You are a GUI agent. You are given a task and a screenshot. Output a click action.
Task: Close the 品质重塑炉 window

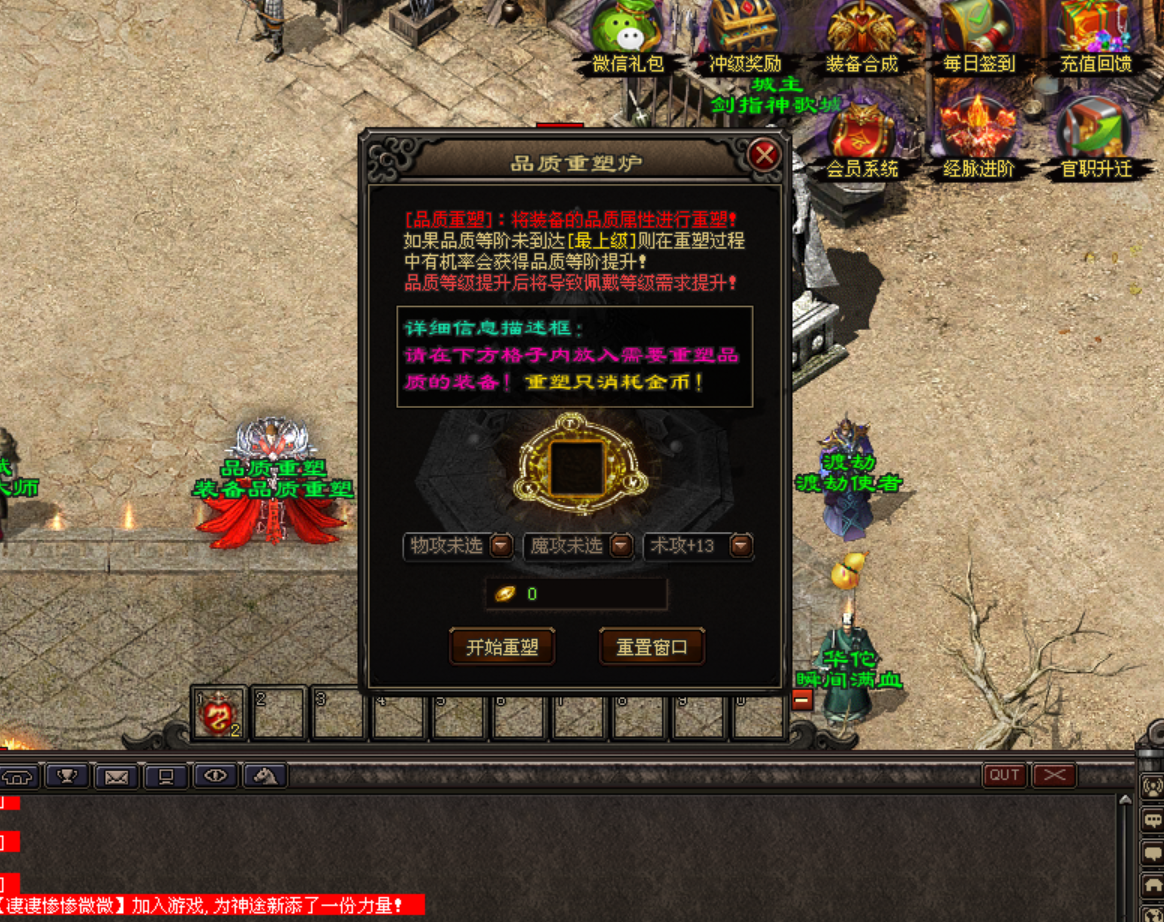765,155
